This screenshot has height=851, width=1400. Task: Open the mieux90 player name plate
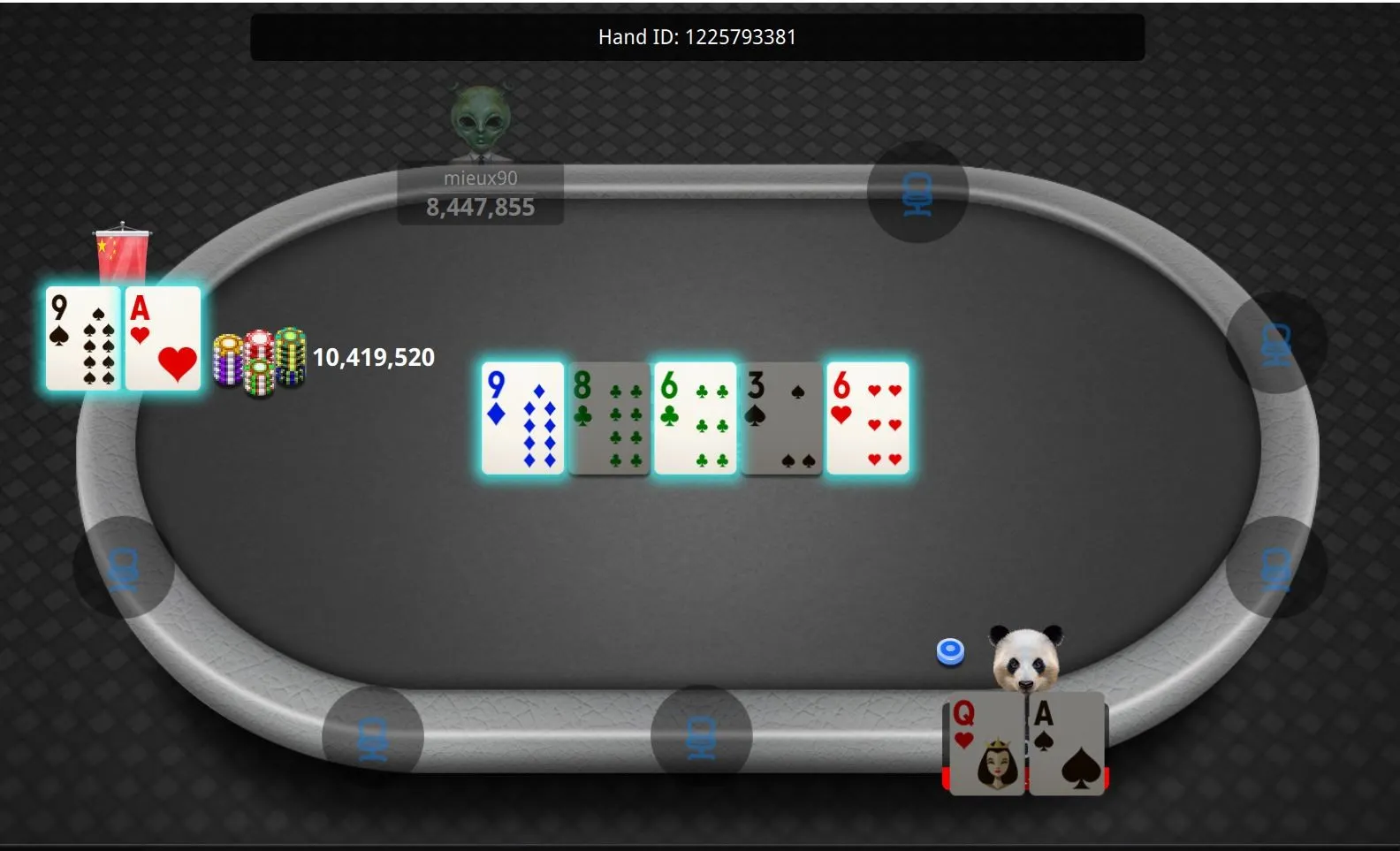tap(480, 194)
